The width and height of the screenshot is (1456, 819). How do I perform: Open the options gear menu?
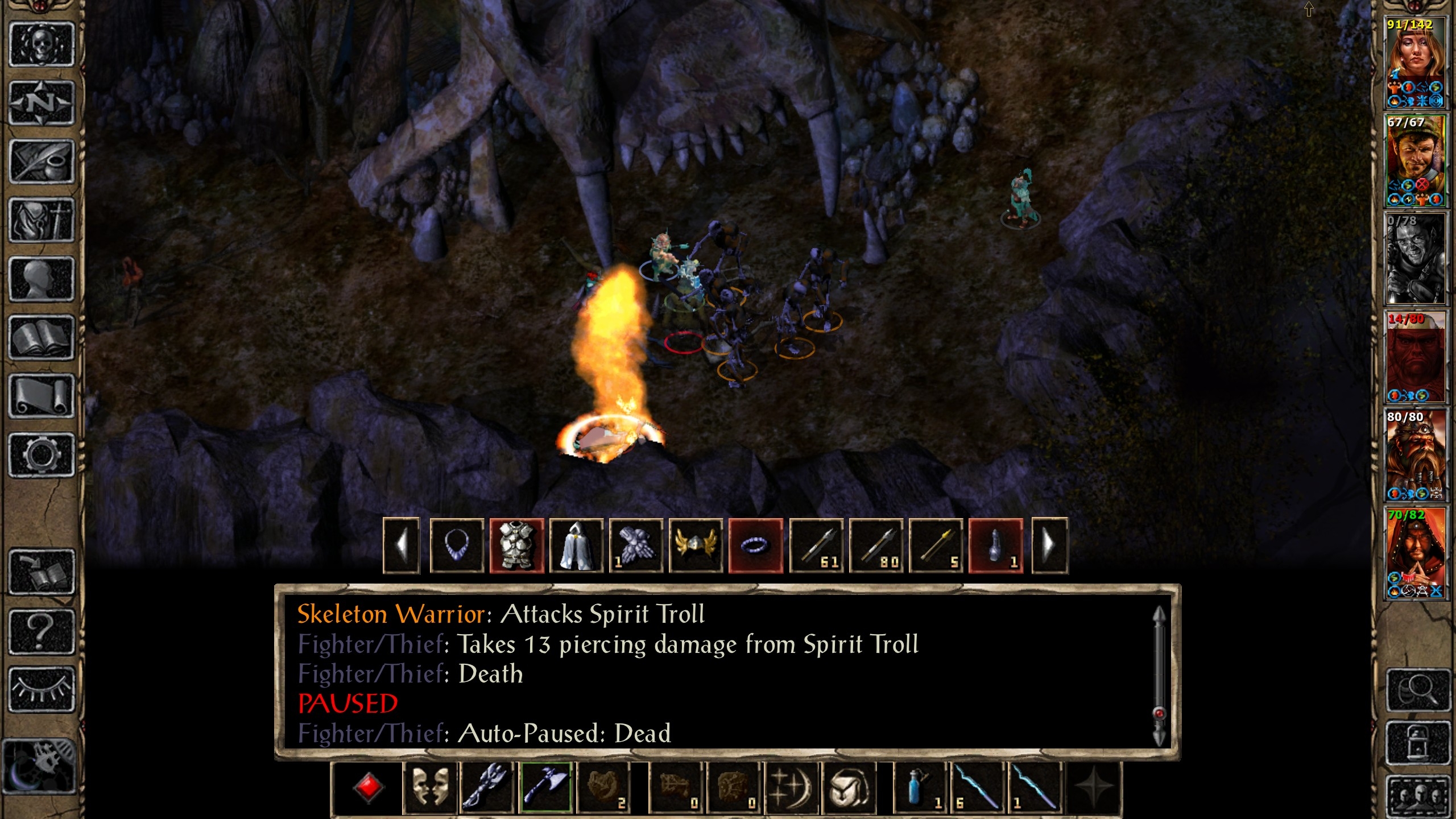pos(42,455)
